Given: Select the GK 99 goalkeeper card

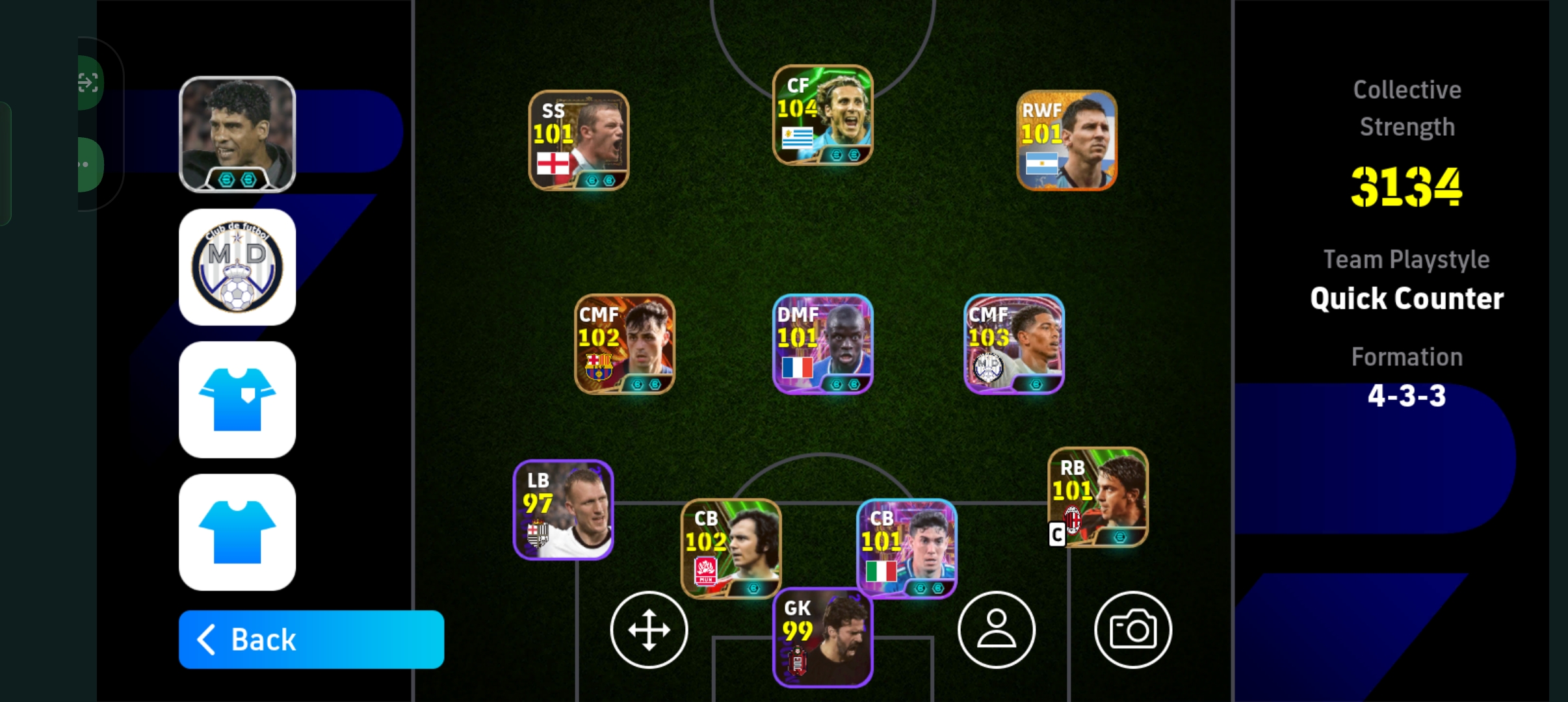Looking at the screenshot, I should point(822,637).
